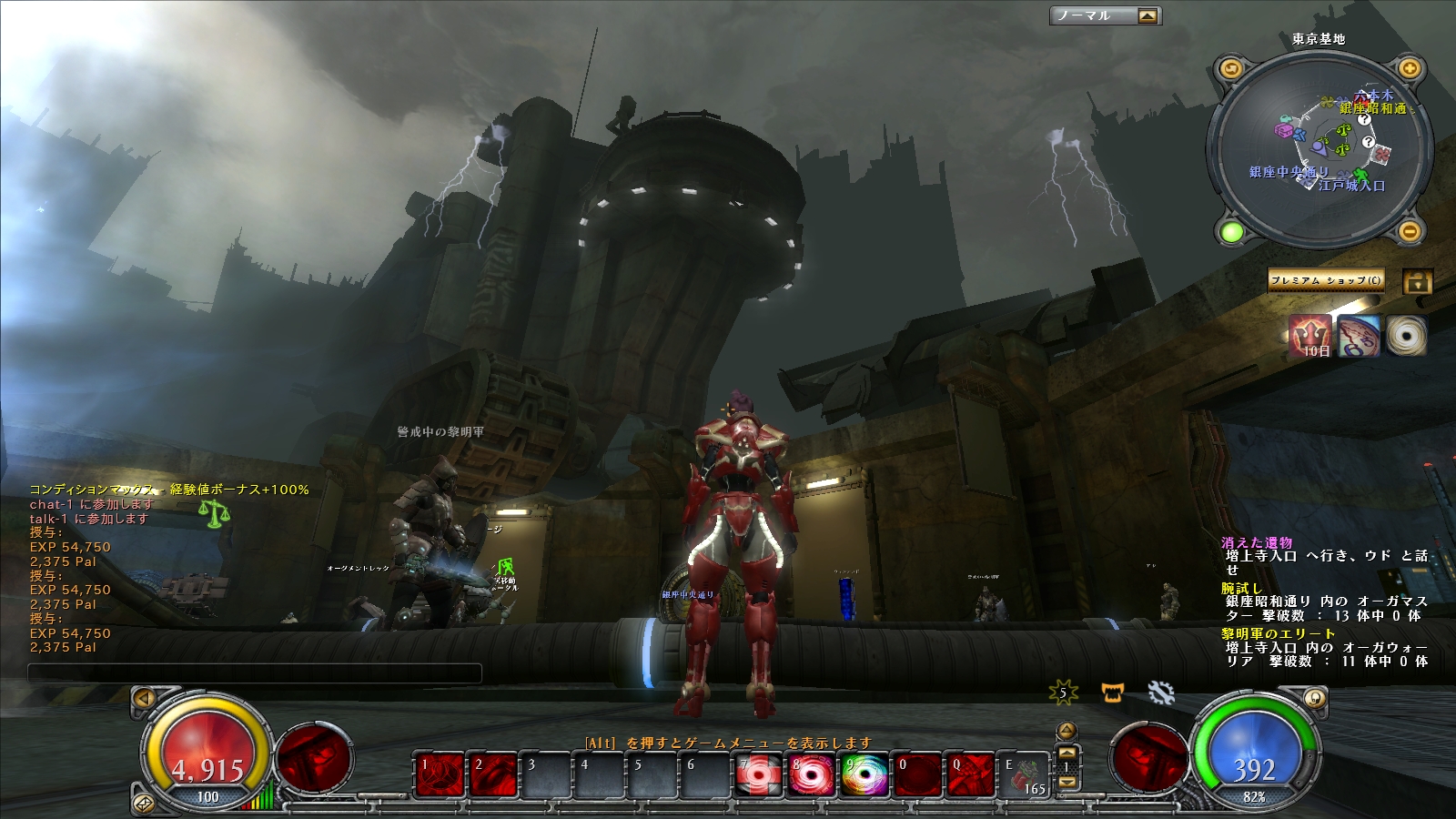The width and height of the screenshot is (1456, 819).
Task: Select the white swirl buff icon
Action: 1406,336
